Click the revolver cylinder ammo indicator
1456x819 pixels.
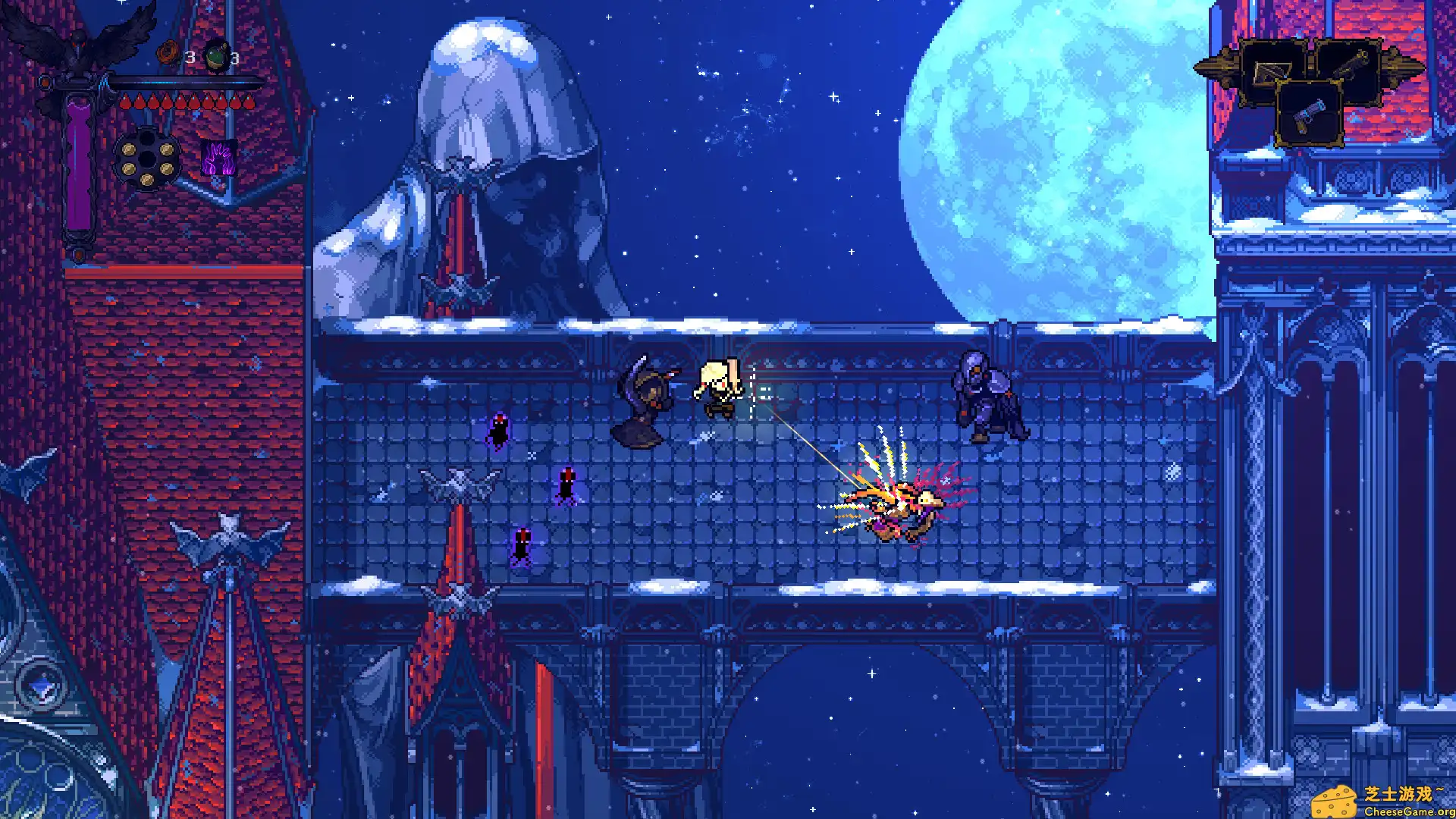(x=148, y=157)
